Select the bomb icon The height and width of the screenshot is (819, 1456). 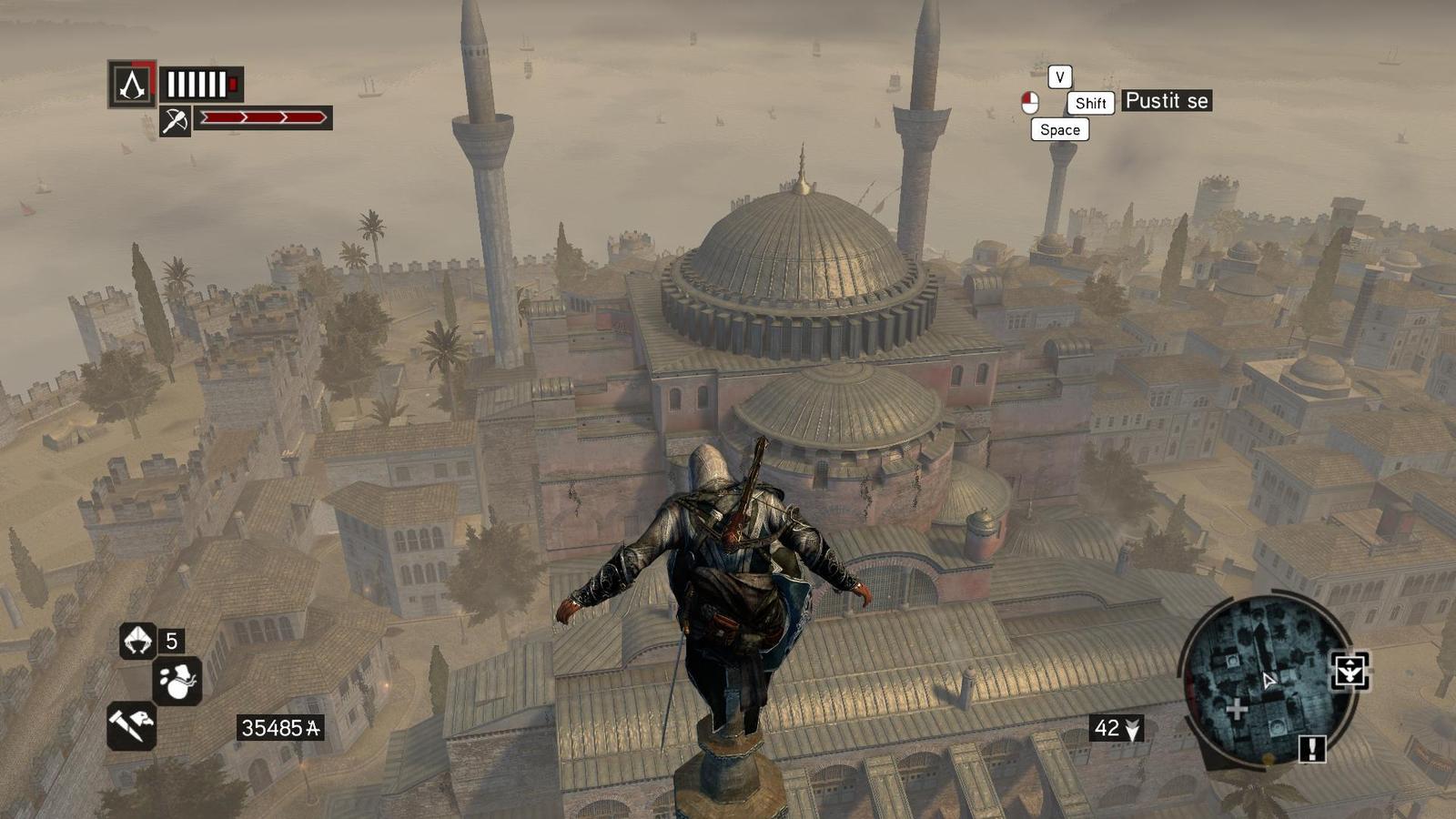click(177, 682)
